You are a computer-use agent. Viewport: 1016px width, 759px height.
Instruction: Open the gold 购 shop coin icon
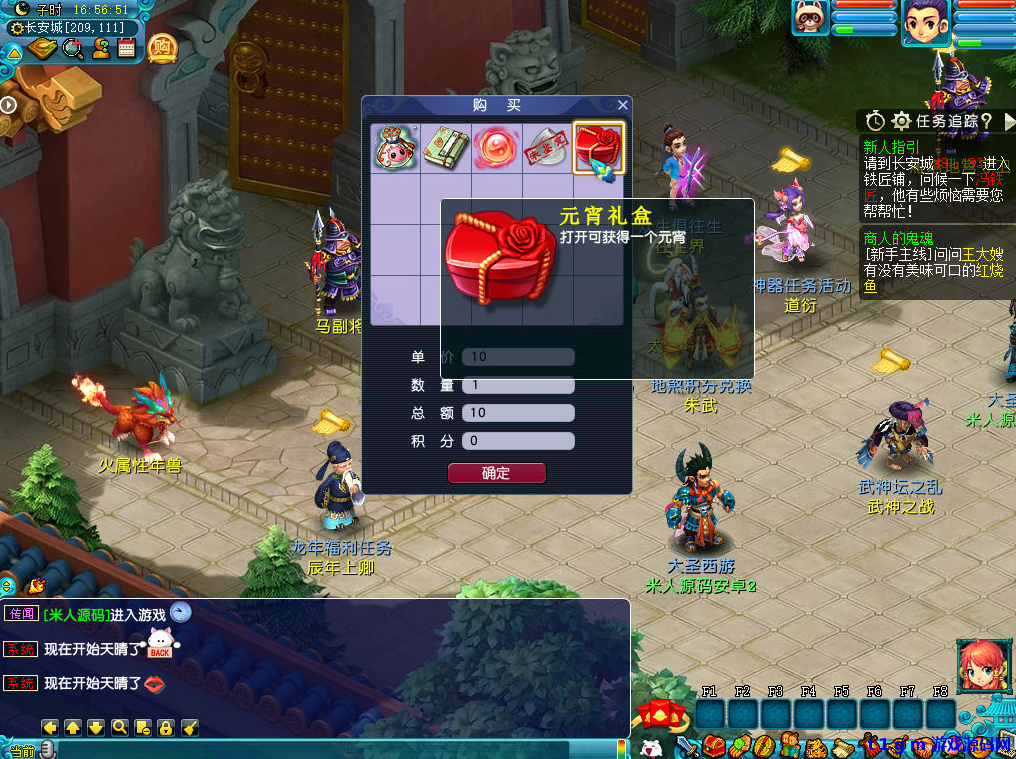pos(162,47)
